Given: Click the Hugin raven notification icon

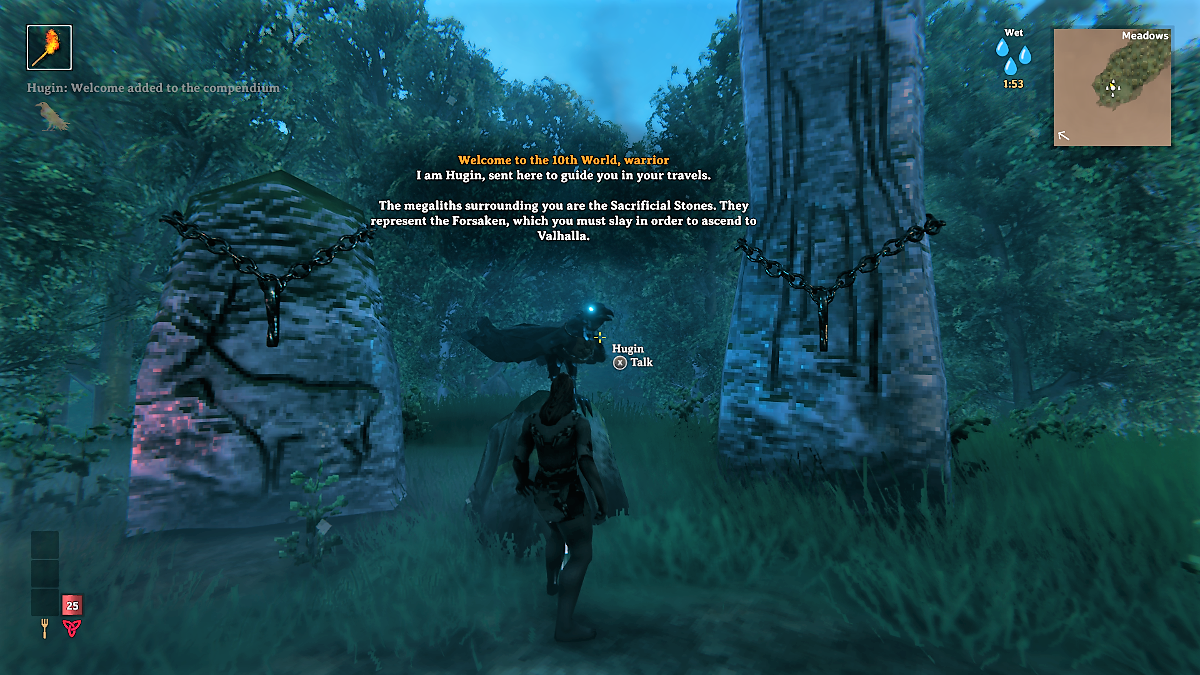Looking at the screenshot, I should 51,118.
